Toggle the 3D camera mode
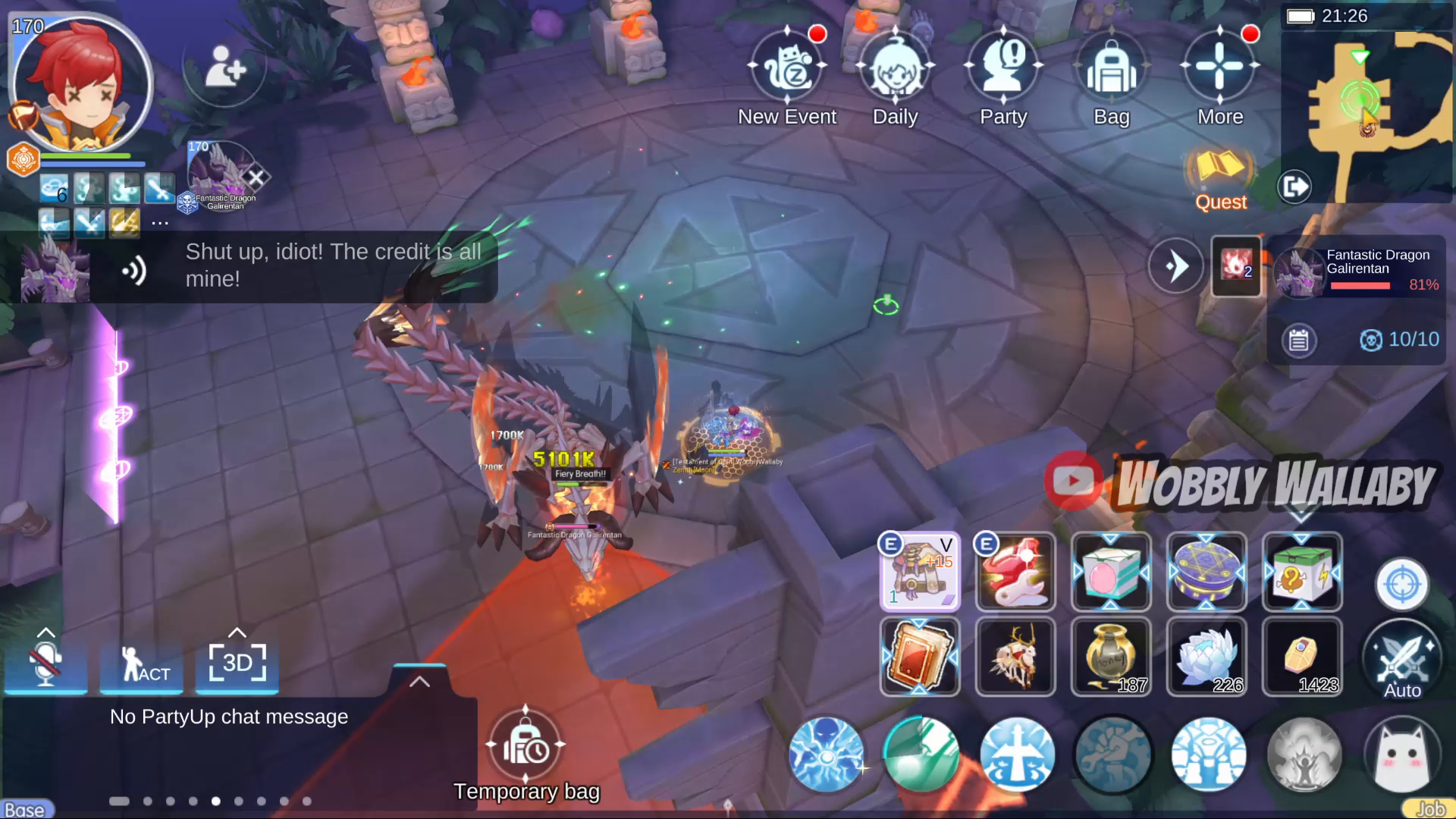The image size is (1456, 819). (237, 664)
